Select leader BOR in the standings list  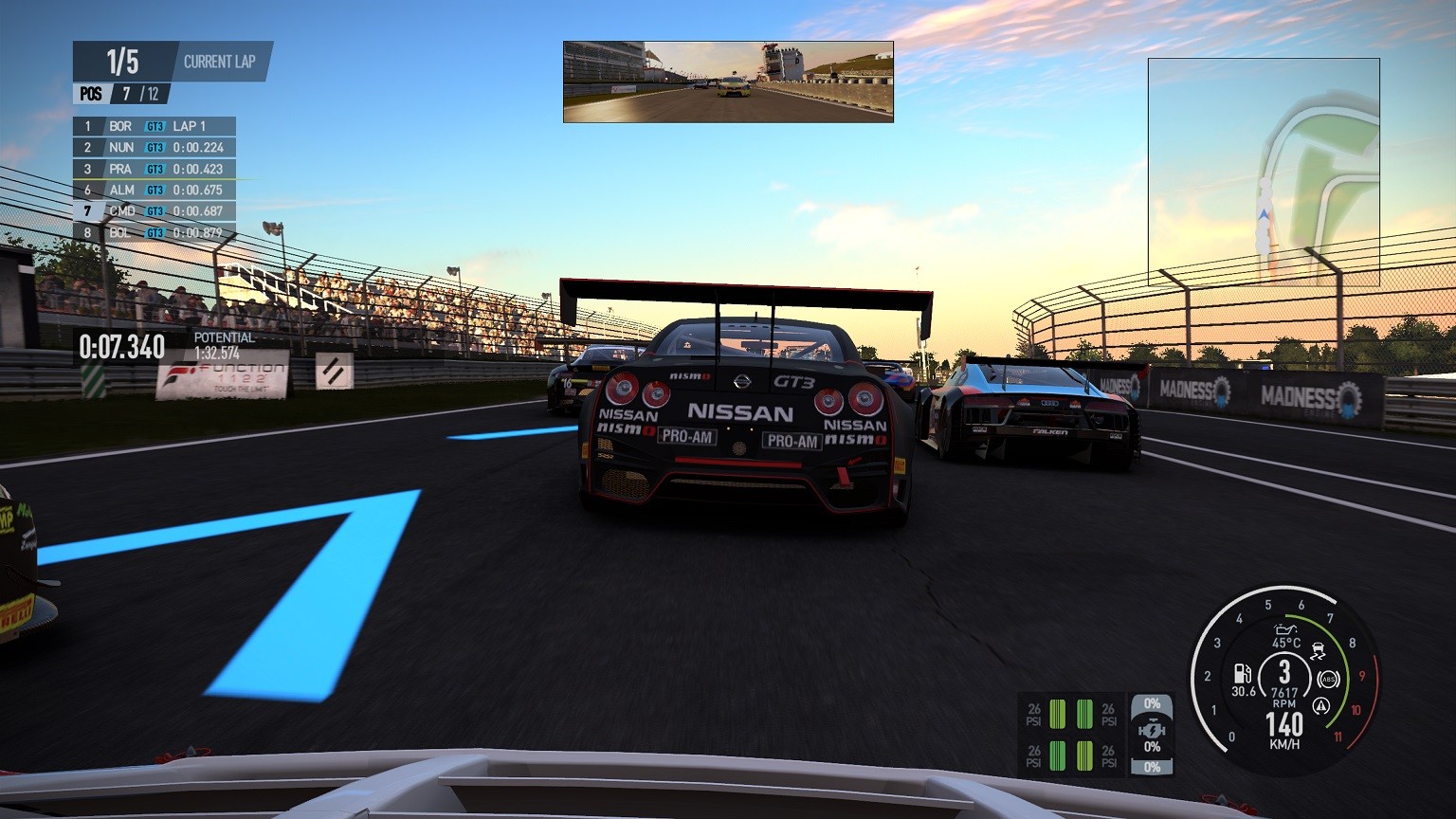[x=154, y=126]
